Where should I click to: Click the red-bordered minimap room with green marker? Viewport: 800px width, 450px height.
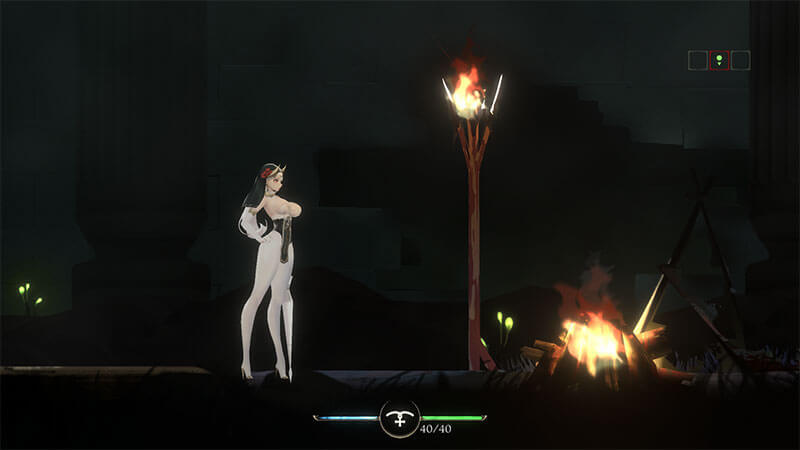tap(719, 60)
